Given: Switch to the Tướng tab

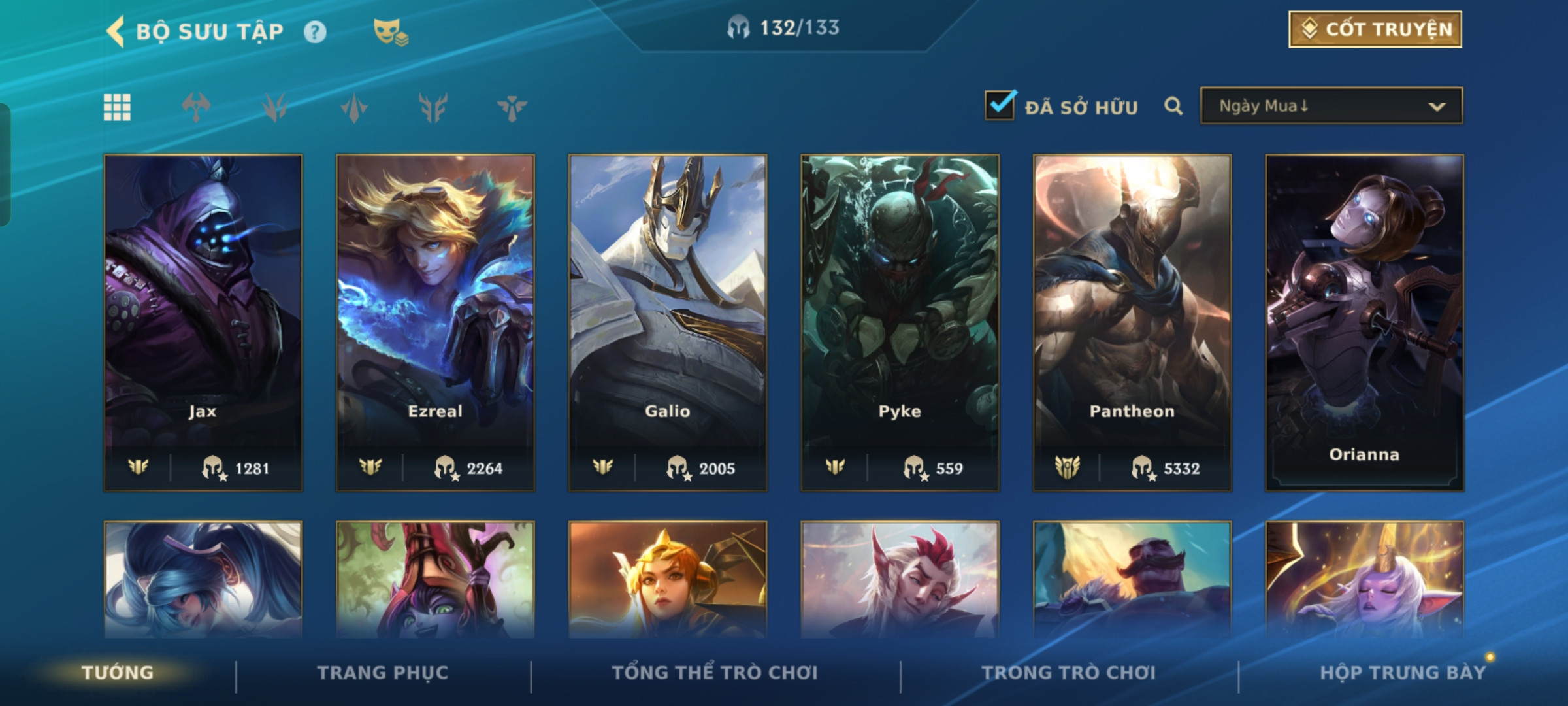Looking at the screenshot, I should pos(118,673).
